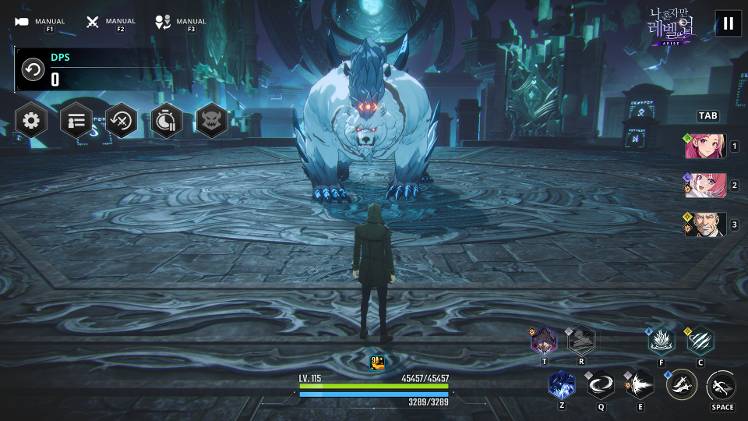Pause the game with the pause button
This screenshot has height=421, width=748.
coord(727,24)
